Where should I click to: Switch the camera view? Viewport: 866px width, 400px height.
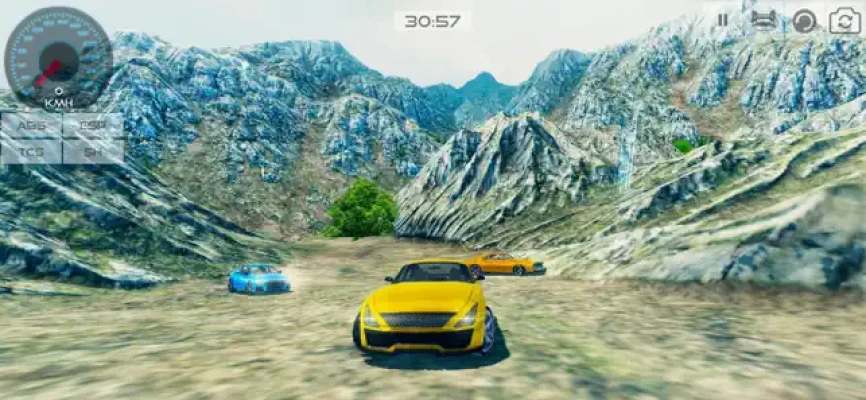(x=844, y=20)
